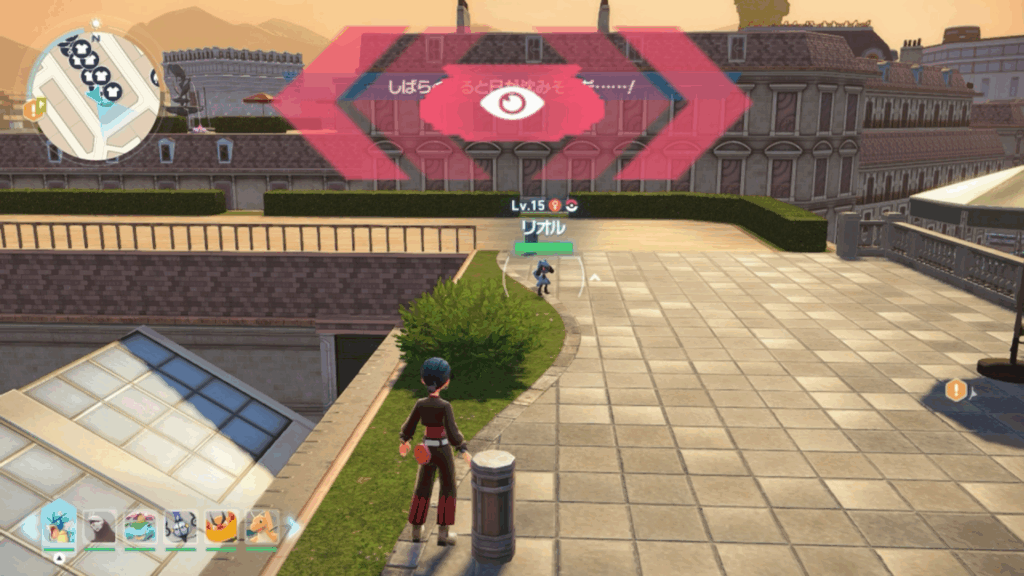Select Venusaur in the party bar
Screen dimensions: 1024x576
pyautogui.click(x=140, y=527)
